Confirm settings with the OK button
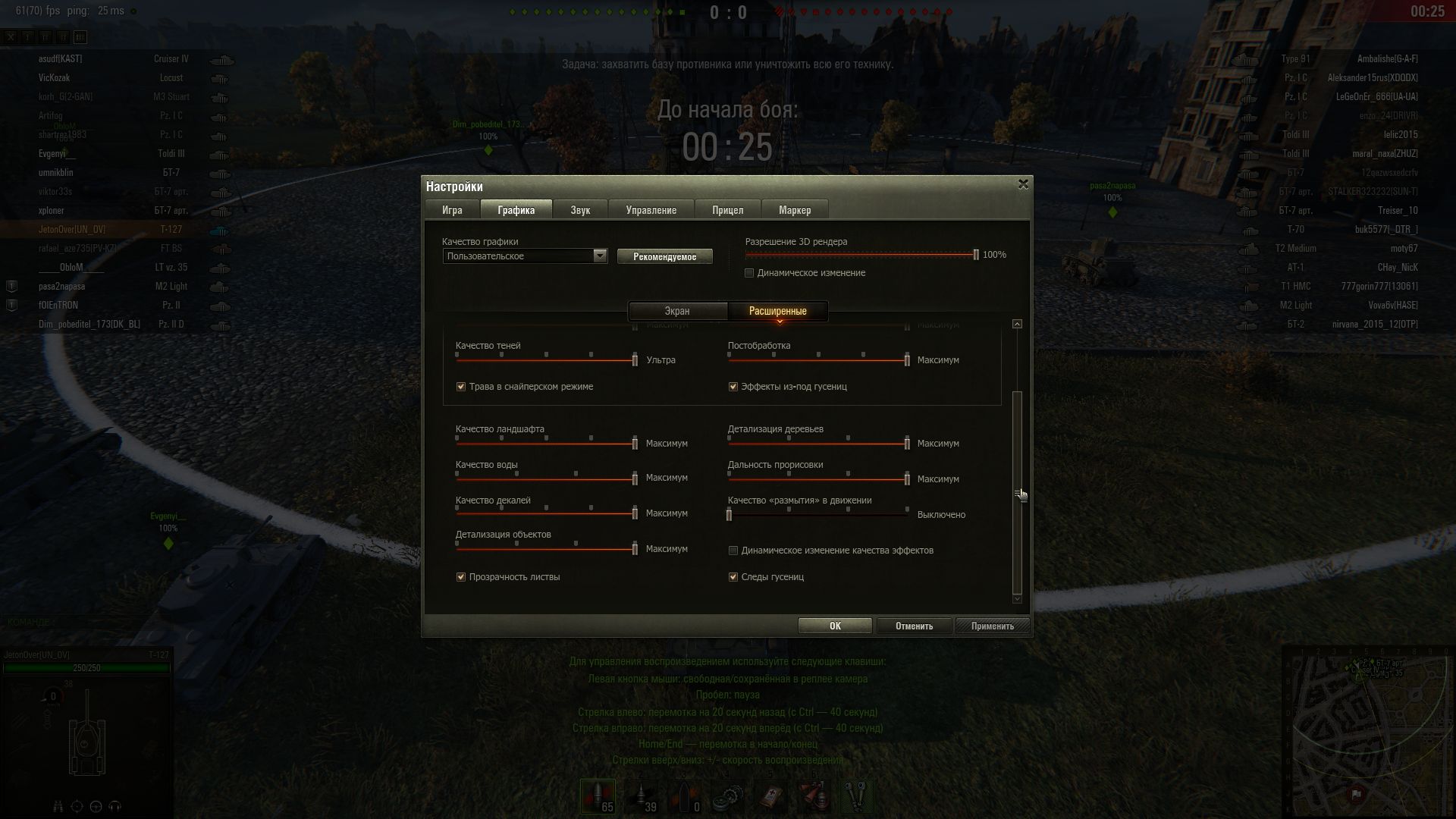 [835, 626]
